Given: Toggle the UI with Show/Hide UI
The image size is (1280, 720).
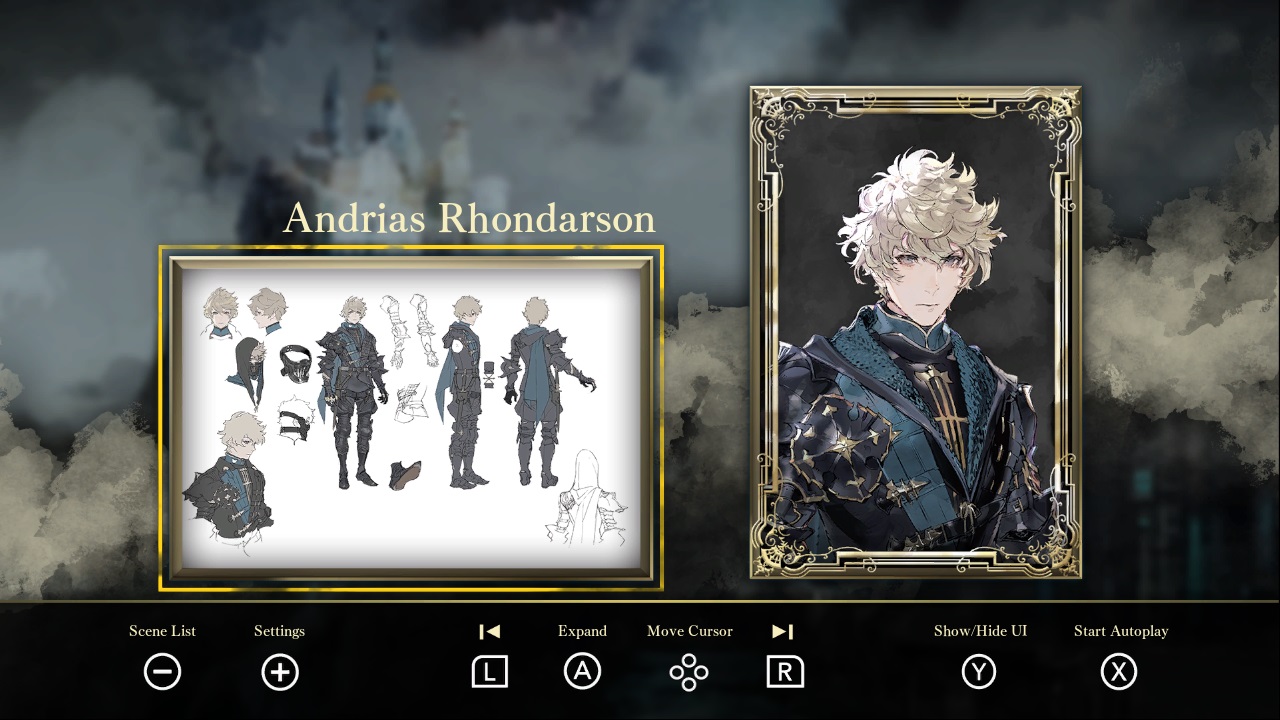Looking at the screenshot, I should tap(983, 631).
